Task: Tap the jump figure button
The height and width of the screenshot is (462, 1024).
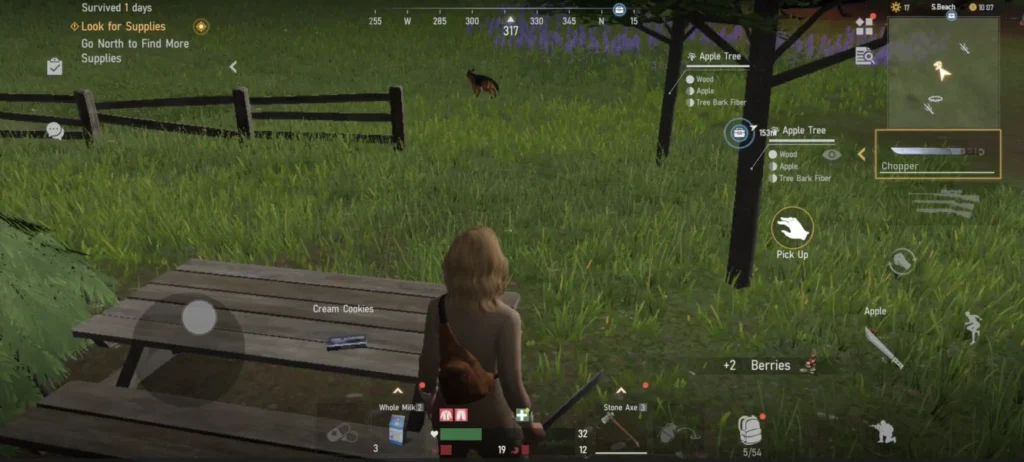Action: pos(971,327)
